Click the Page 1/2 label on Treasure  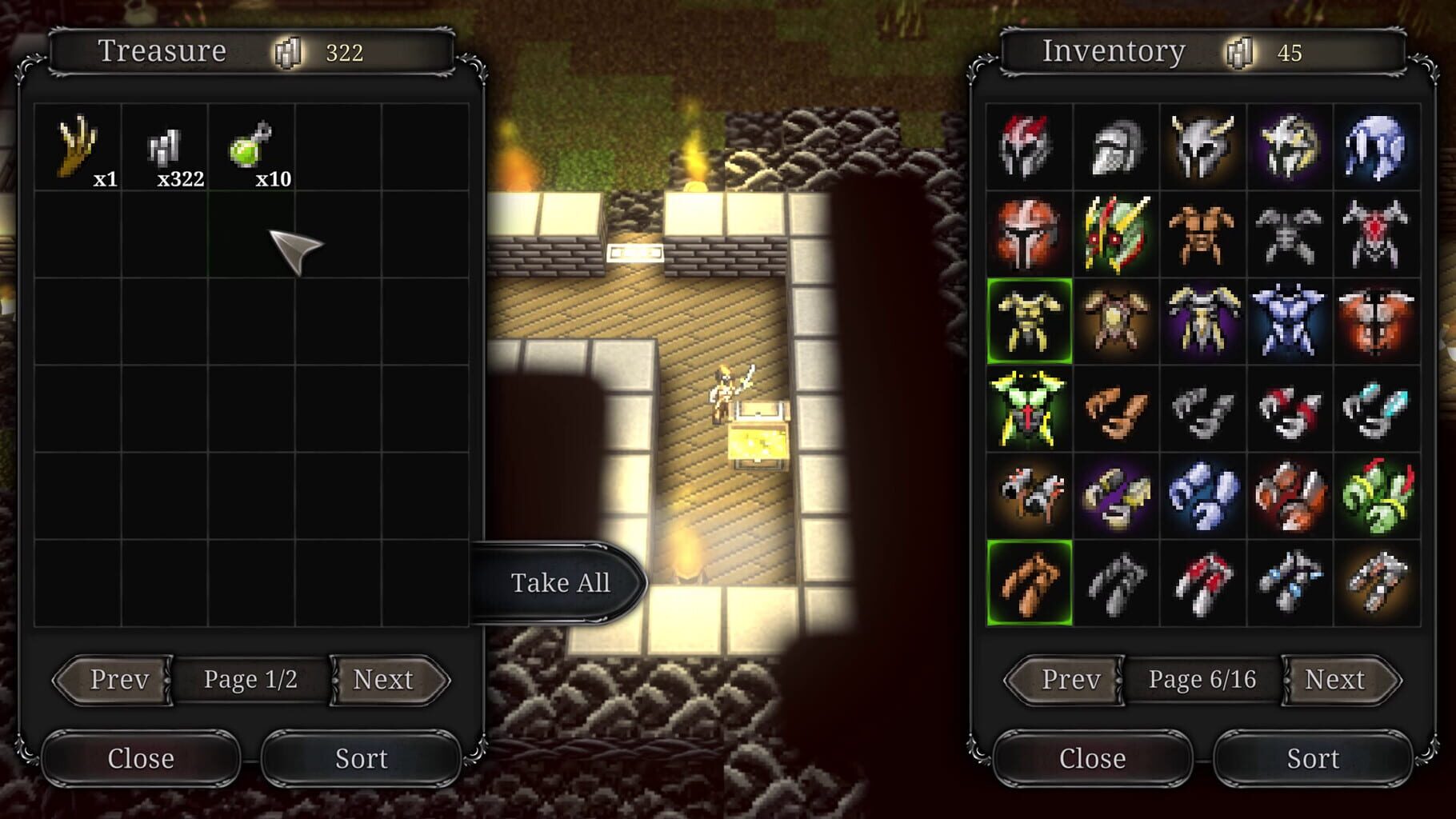pos(250,678)
